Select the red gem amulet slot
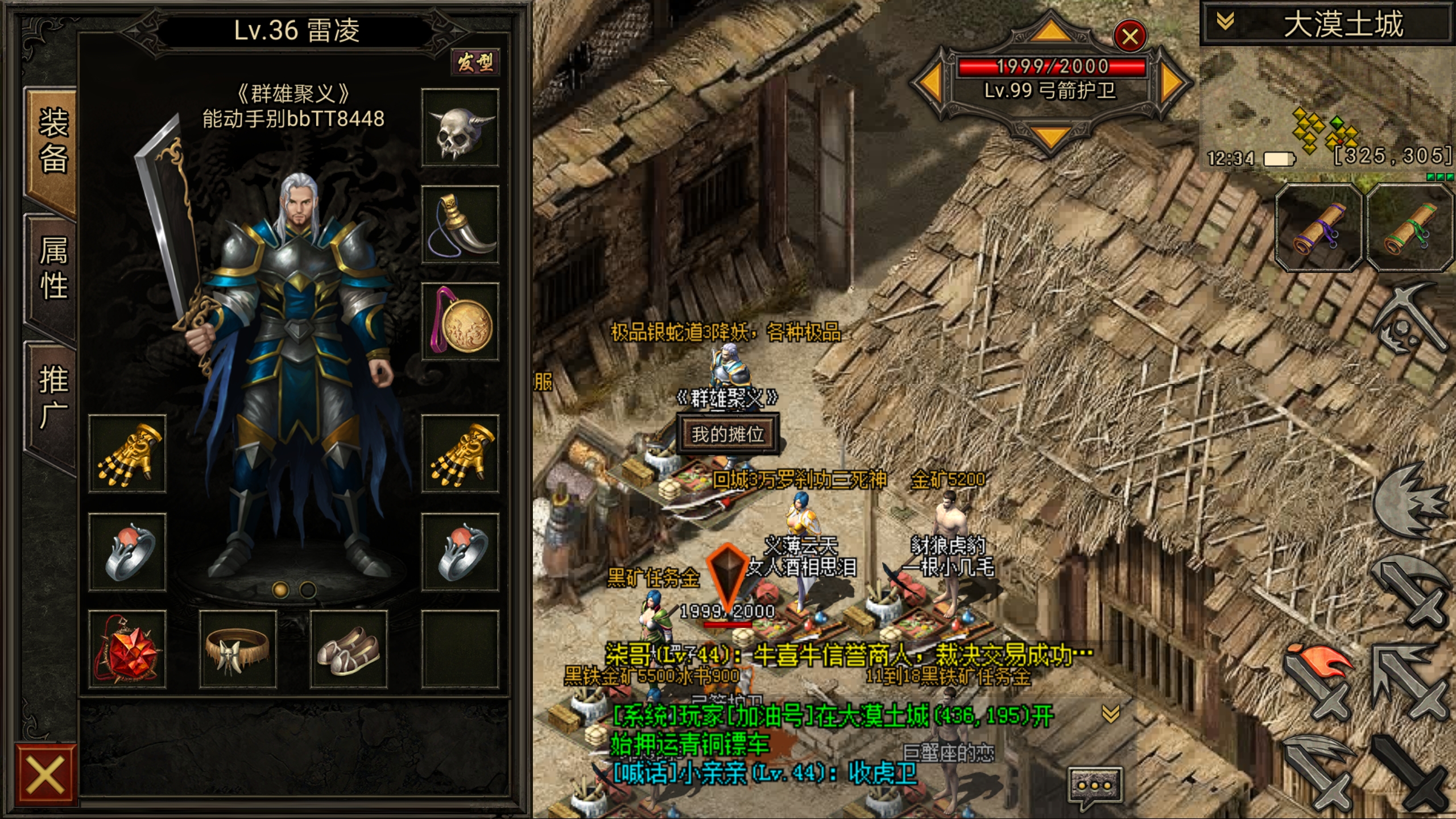Screen dimensions: 1456x819 (x=127, y=650)
